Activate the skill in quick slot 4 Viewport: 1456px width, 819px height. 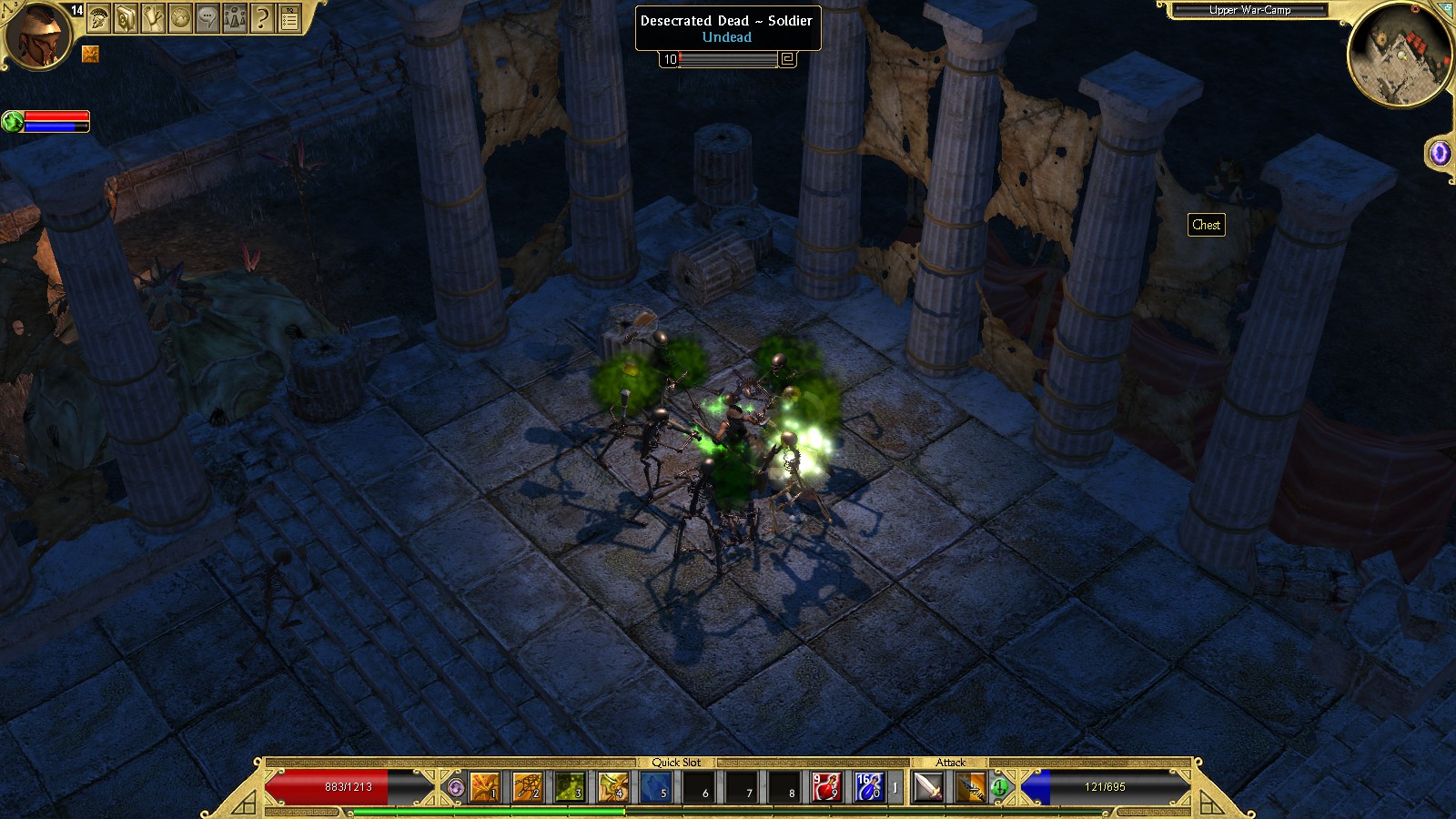coord(613,787)
